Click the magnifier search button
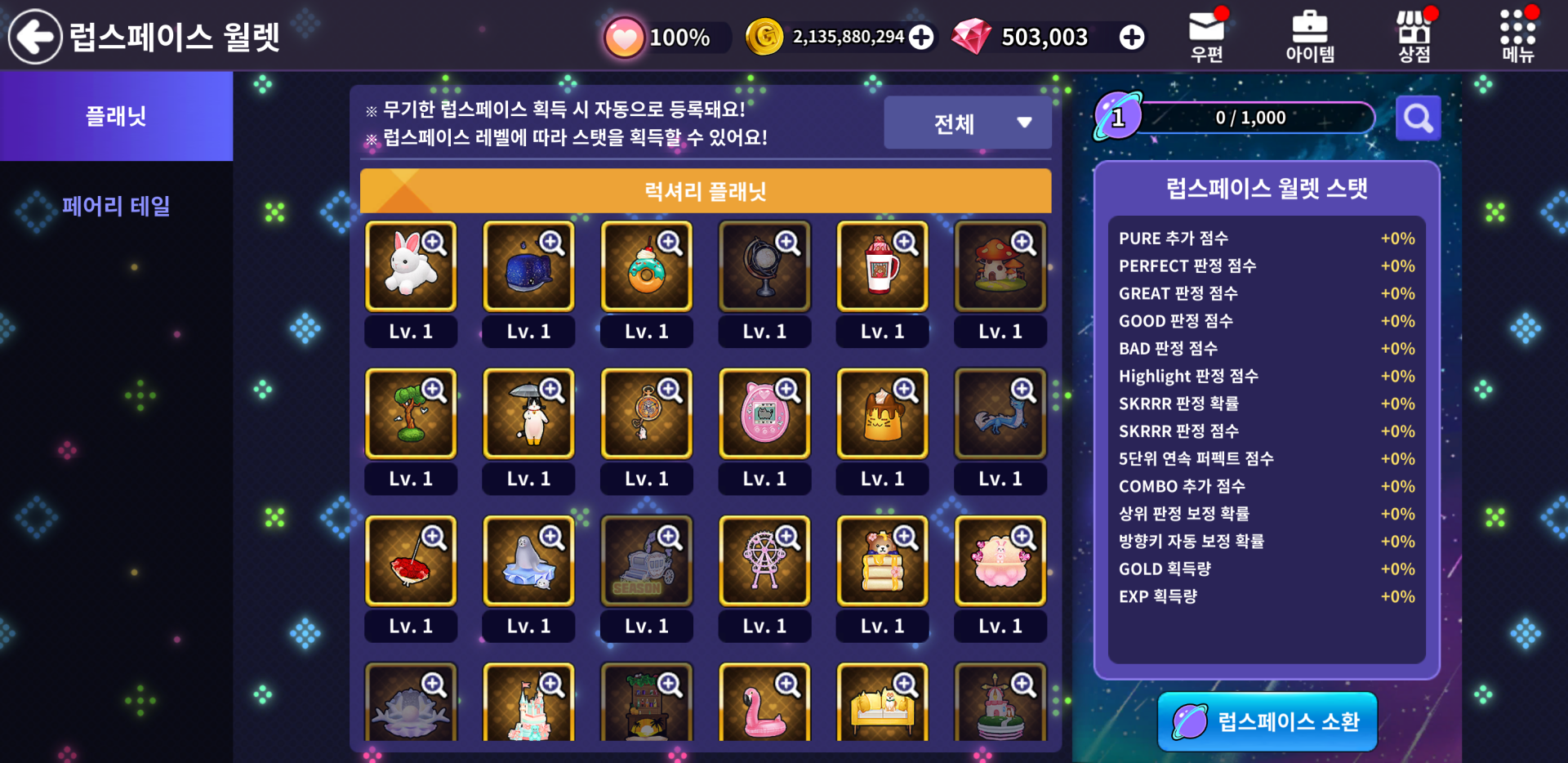1568x763 pixels. click(x=1418, y=118)
